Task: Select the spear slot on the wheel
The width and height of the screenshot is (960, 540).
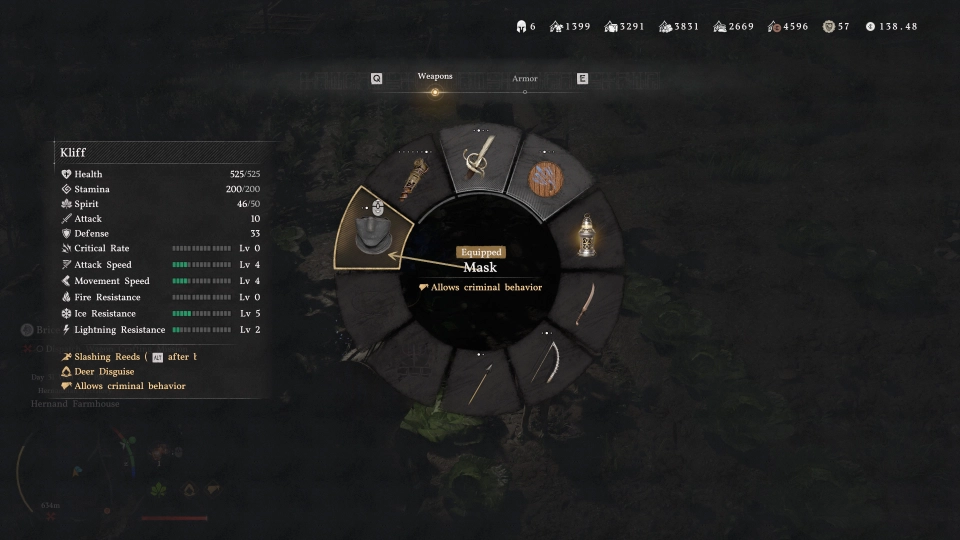Action: (480, 383)
